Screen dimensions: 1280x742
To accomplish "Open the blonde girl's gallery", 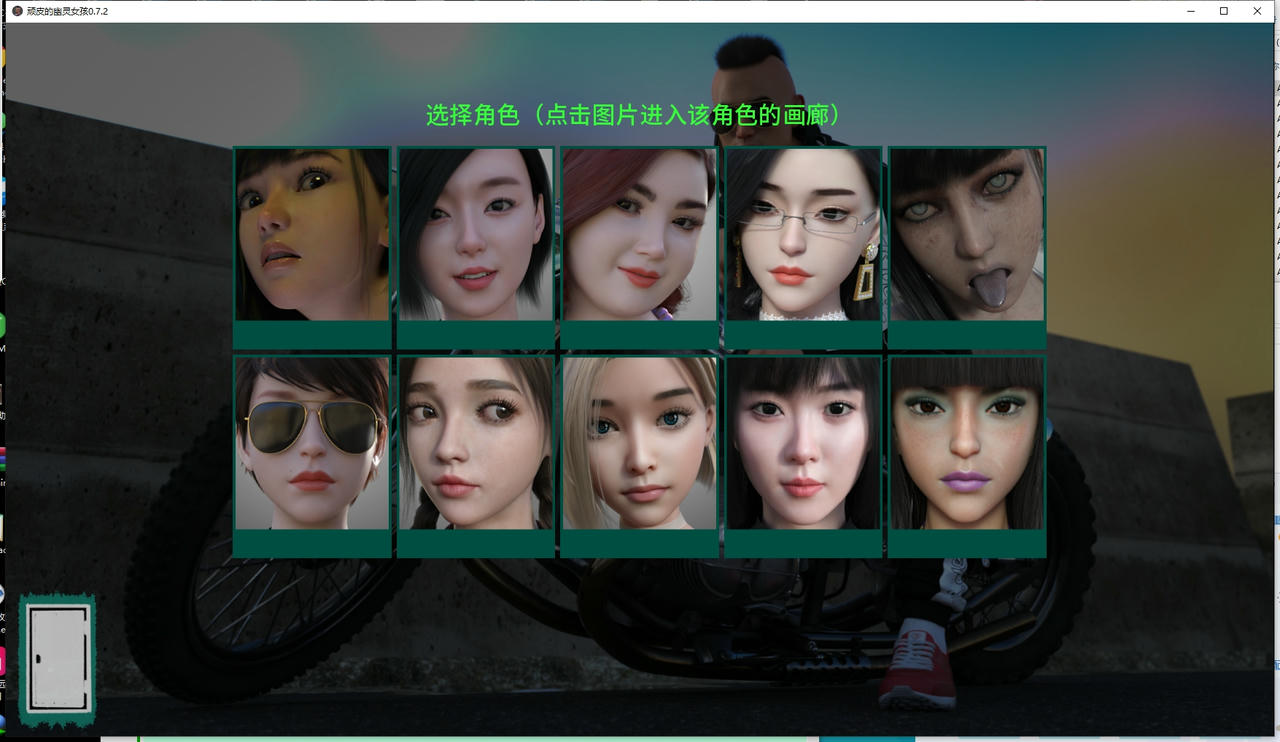I will point(640,446).
